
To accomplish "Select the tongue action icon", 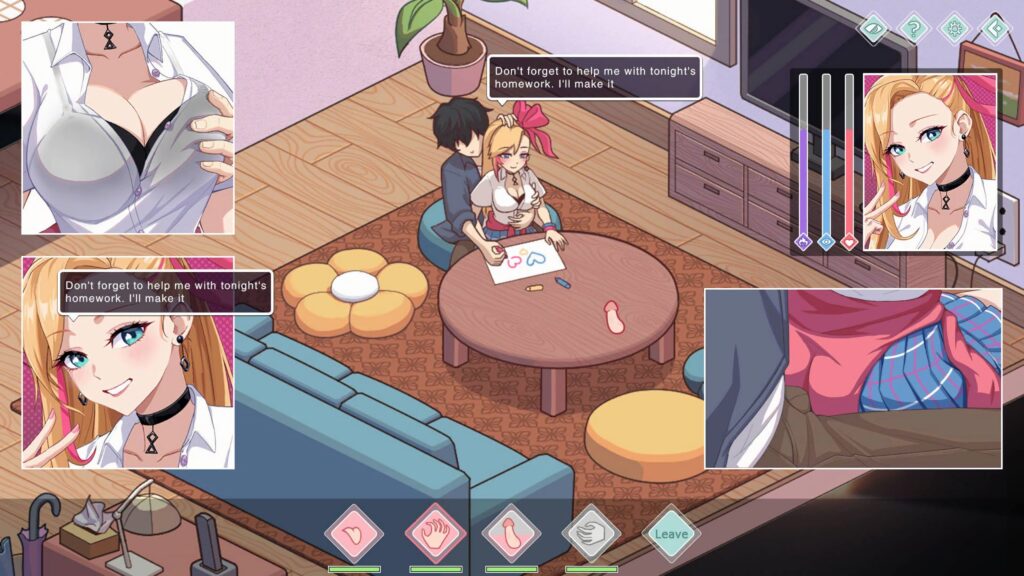I will point(354,533).
